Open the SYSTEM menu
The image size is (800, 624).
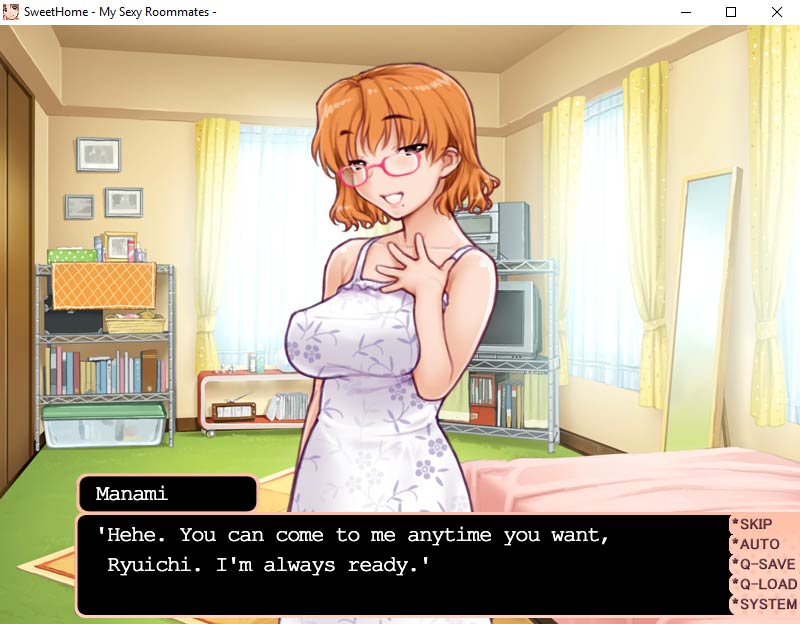[765, 604]
